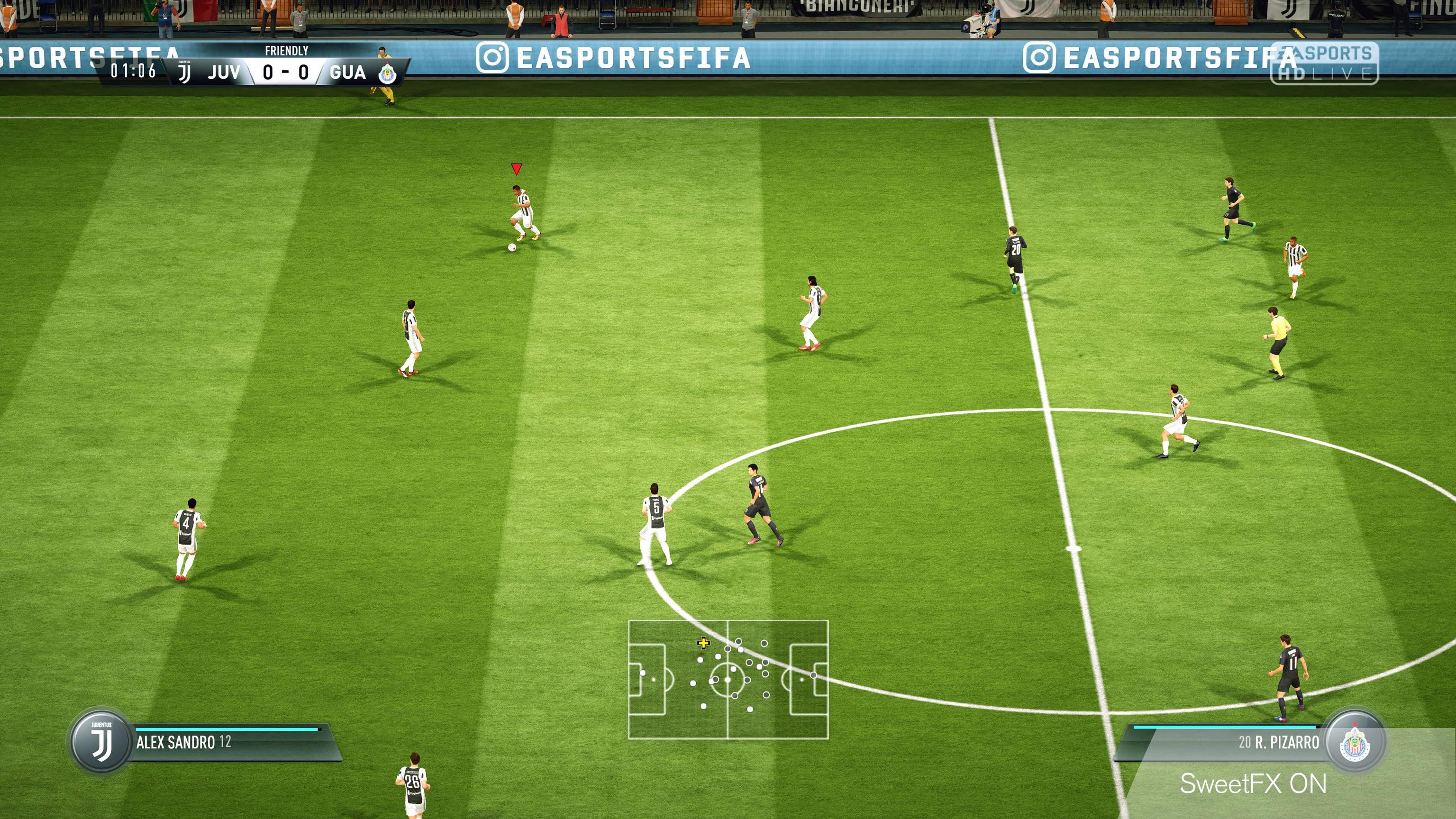The height and width of the screenshot is (819, 1456).
Task: Click the Guadalajara badge on the scoreboard
Action: (x=387, y=73)
